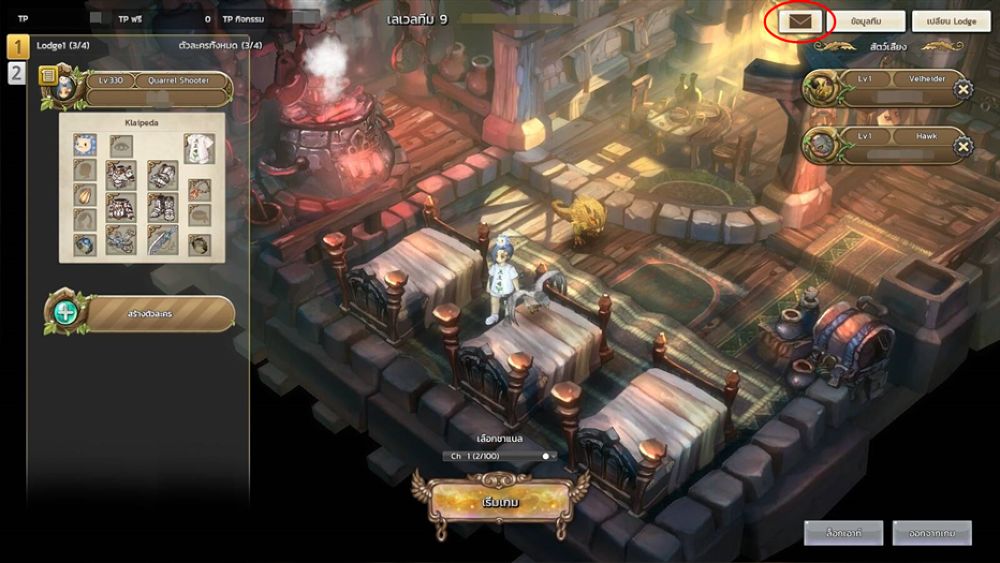Start the game with เริ่มเกม
This screenshot has width=1000, height=563.
tap(500, 502)
